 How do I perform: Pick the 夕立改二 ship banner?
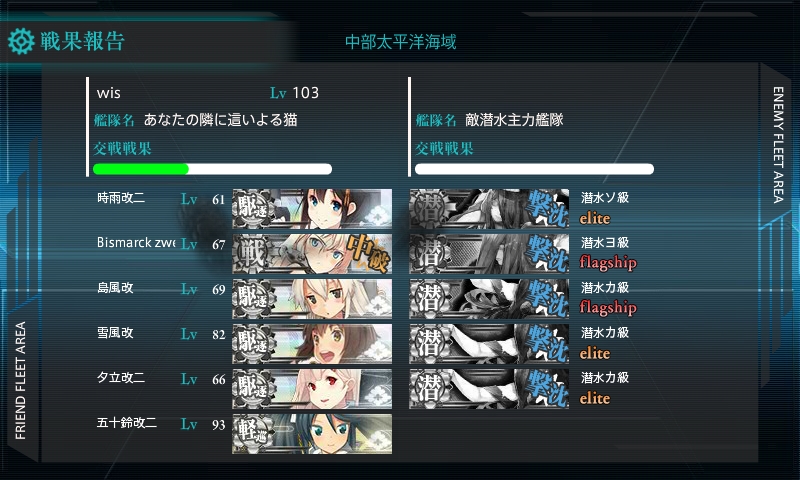(312, 387)
